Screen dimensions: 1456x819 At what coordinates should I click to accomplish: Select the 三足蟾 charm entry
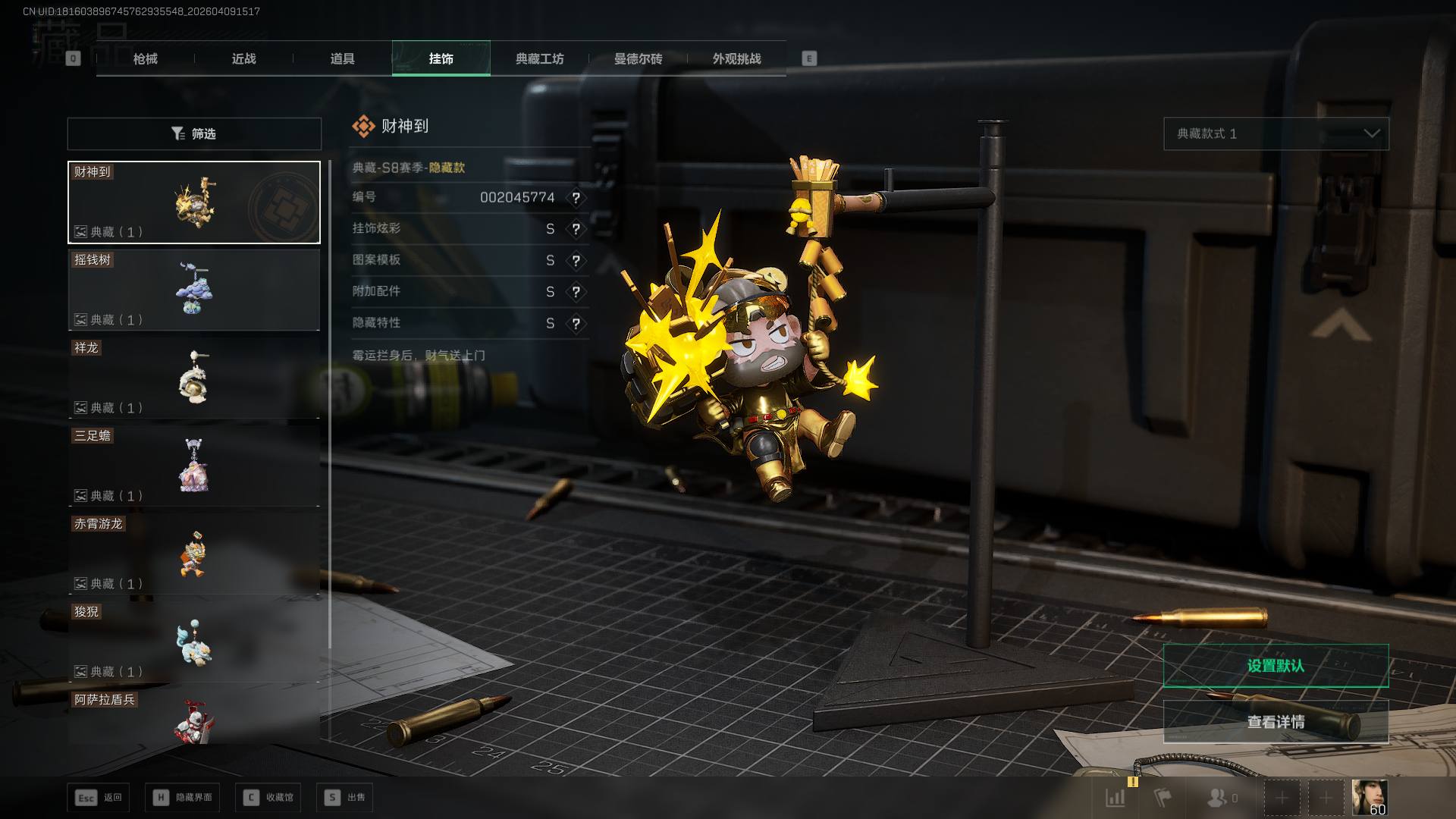194,466
